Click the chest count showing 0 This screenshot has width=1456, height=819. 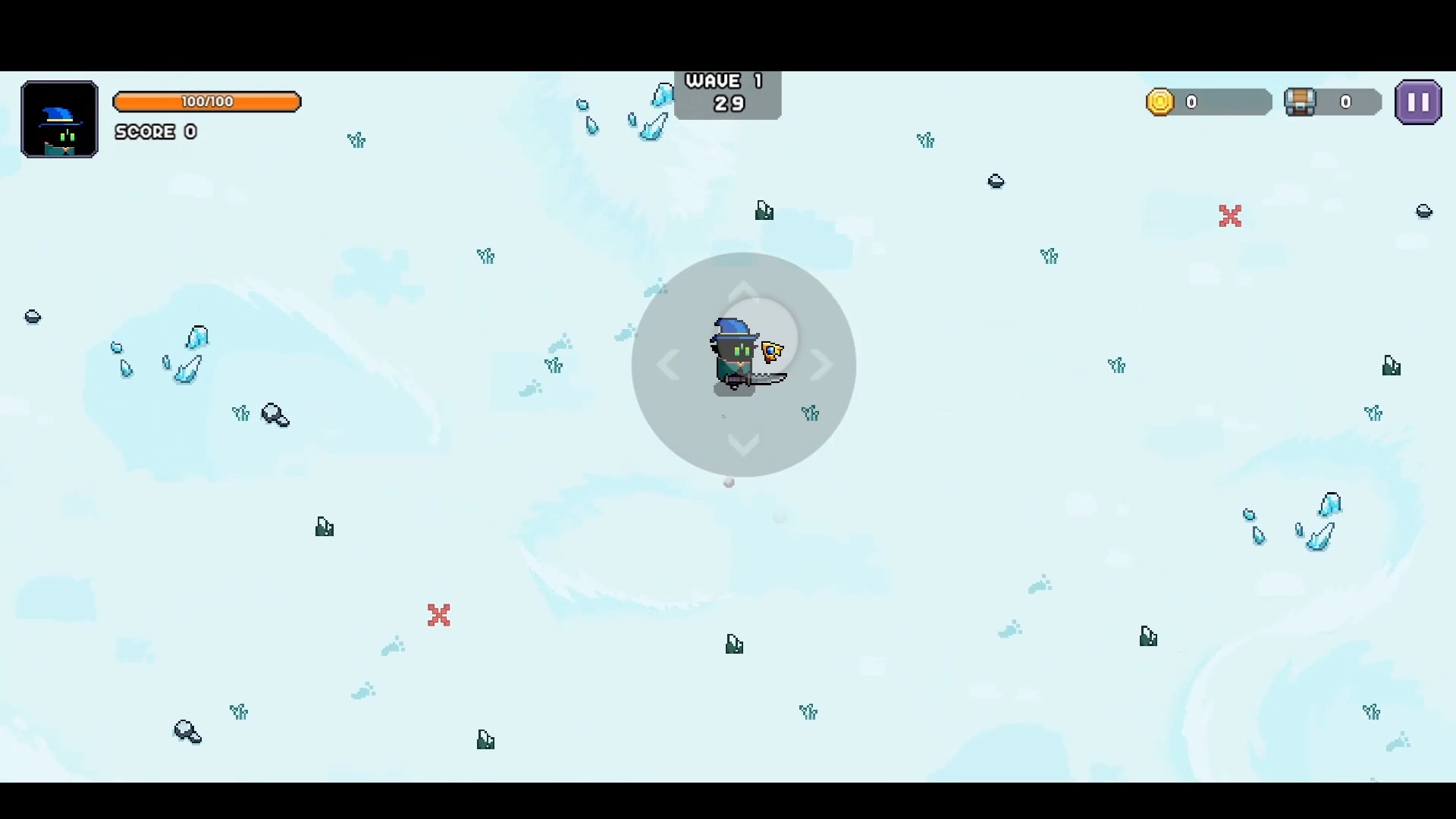[x=1347, y=102]
